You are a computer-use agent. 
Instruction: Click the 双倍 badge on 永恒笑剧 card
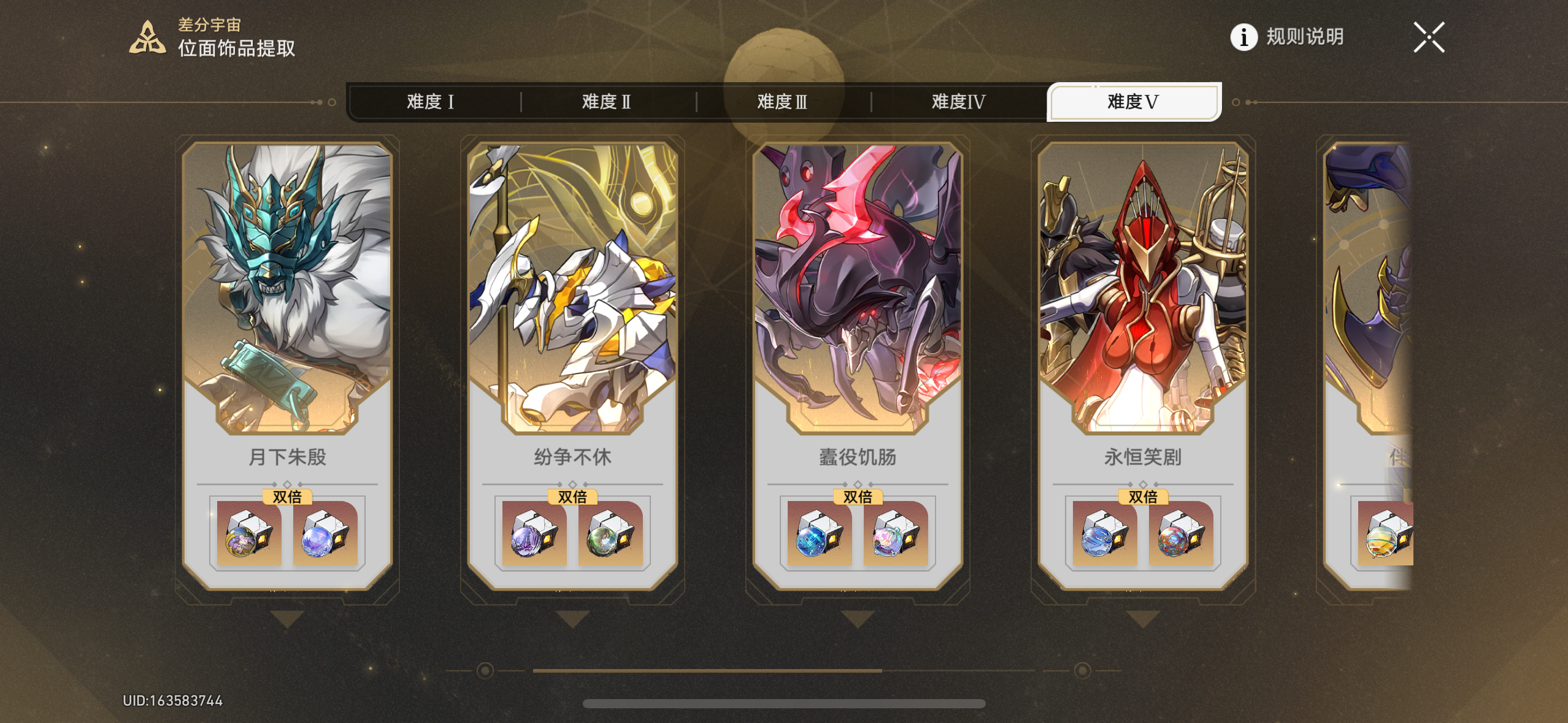pyautogui.click(x=1142, y=497)
